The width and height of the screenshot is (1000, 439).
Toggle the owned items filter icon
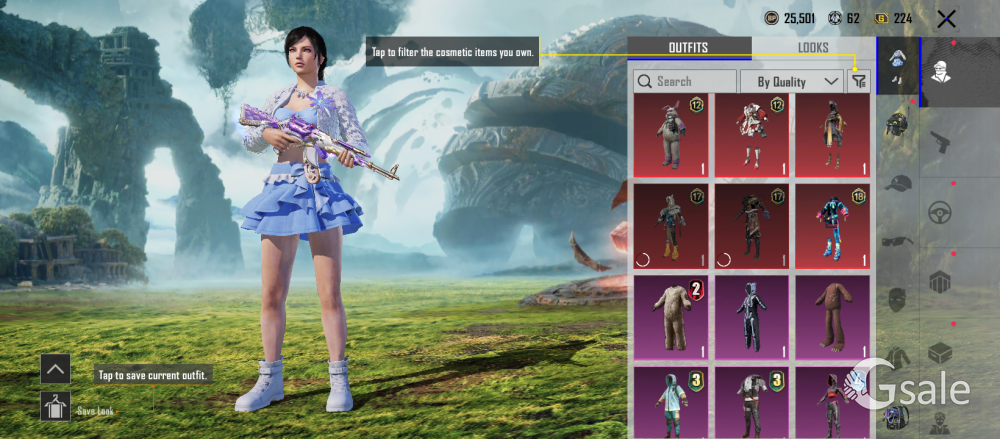(x=859, y=81)
